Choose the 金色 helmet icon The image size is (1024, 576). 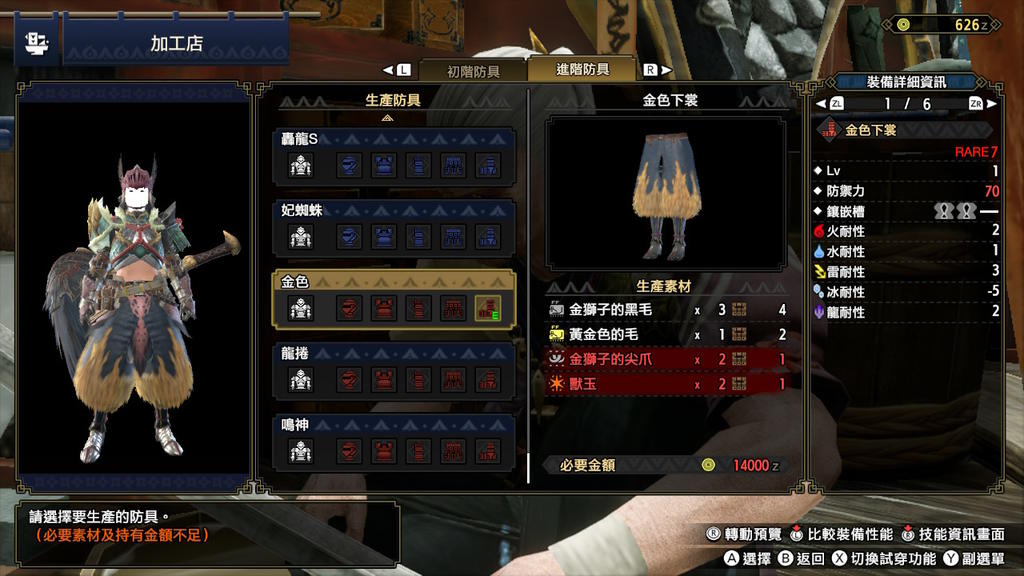tap(349, 309)
